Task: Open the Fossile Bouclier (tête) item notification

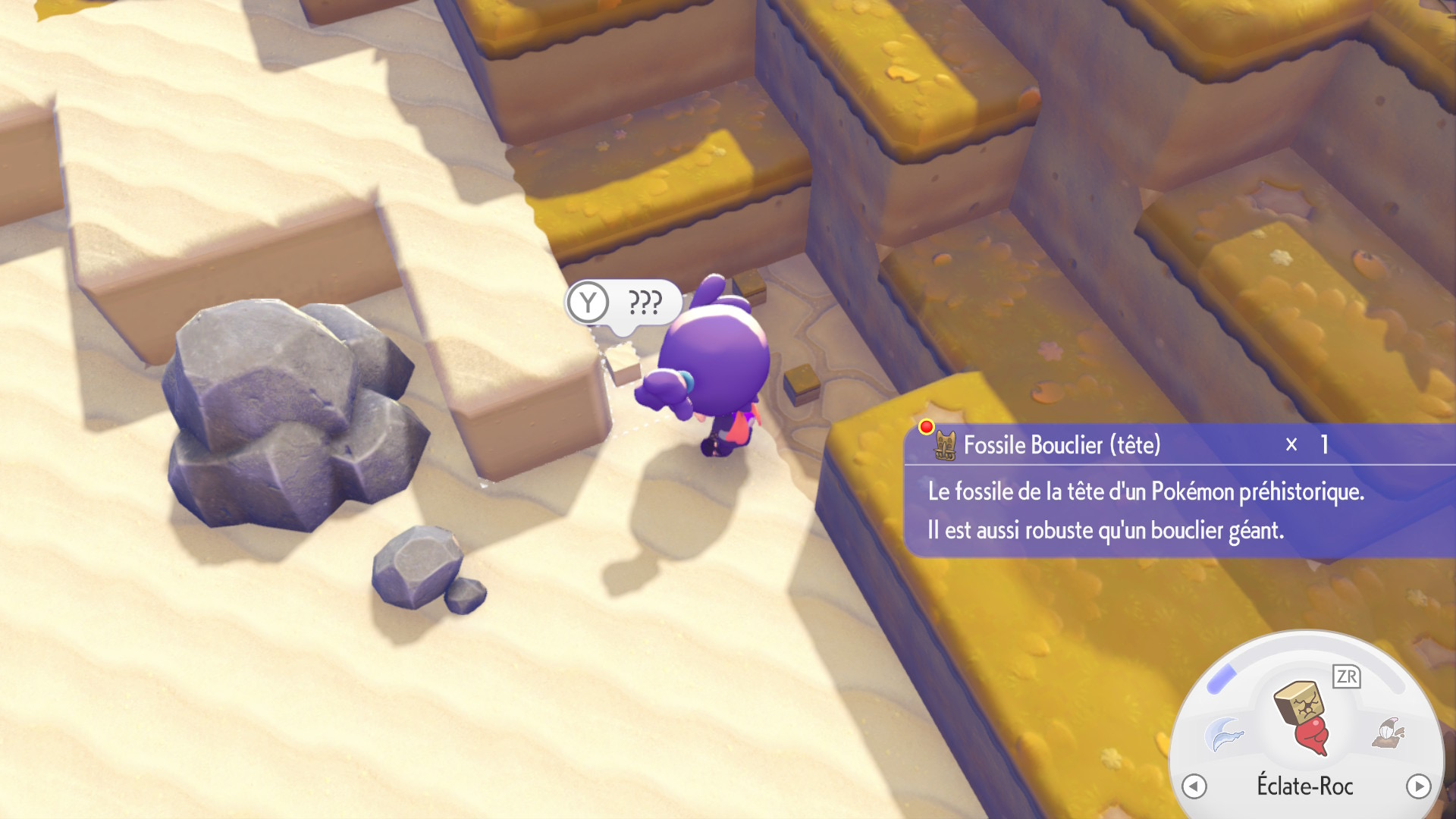Action: [1062, 445]
